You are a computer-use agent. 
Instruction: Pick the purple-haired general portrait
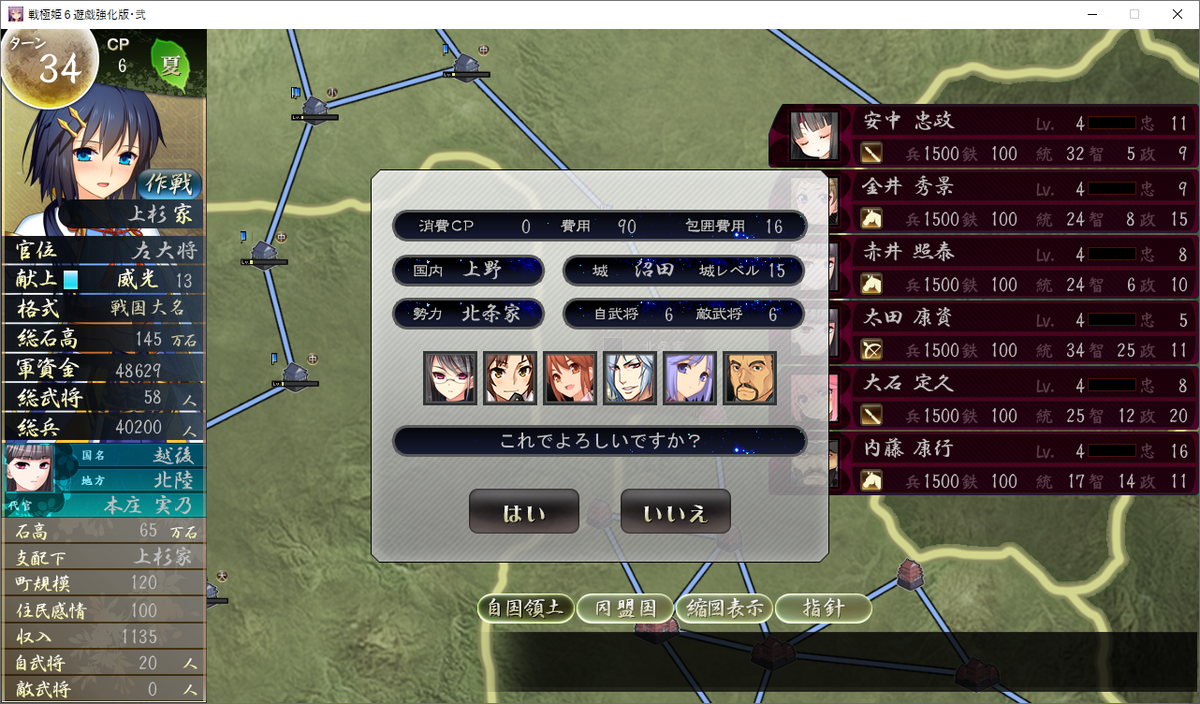pos(689,378)
